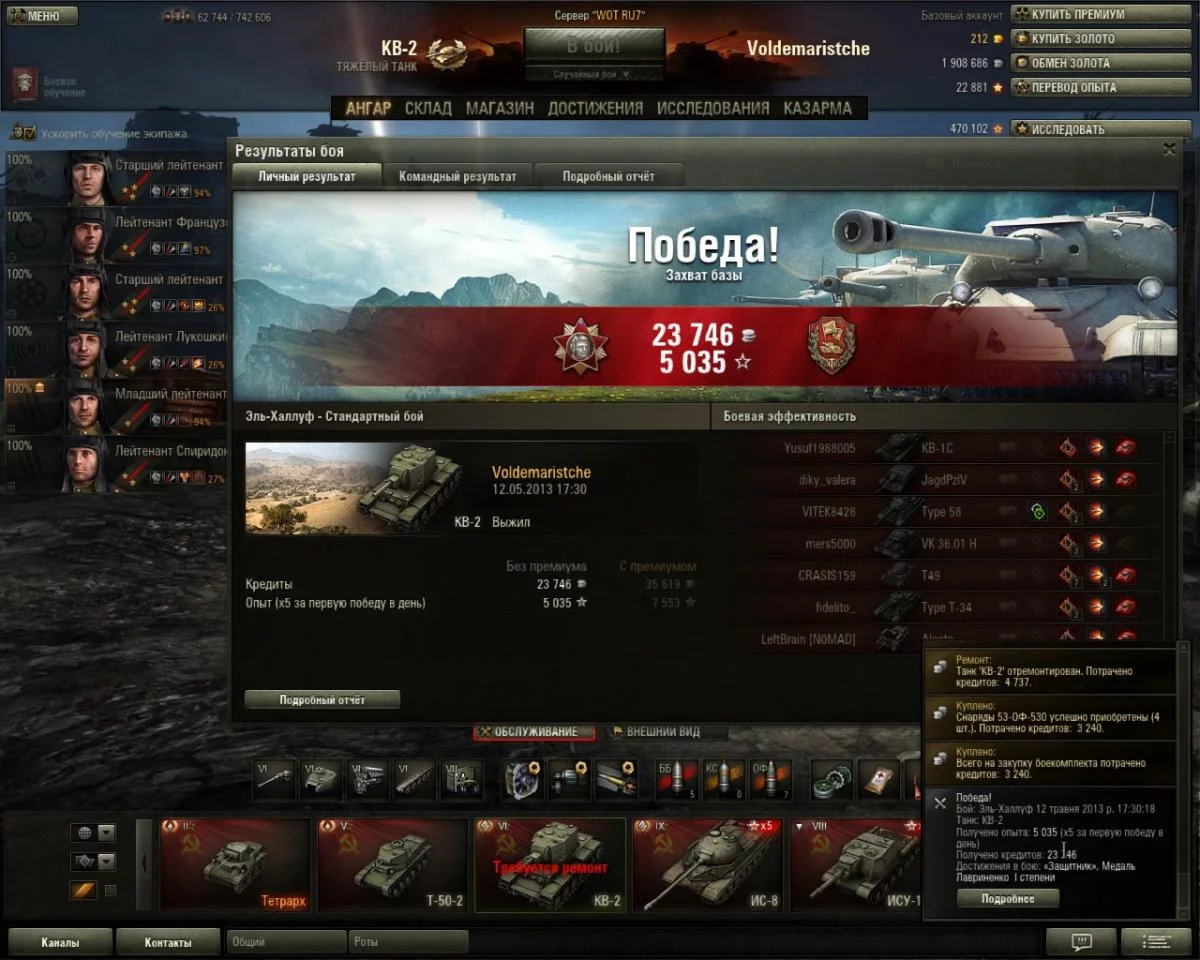This screenshot has height=960, width=1200.
Task: Open the Склад section
Action: (428, 108)
